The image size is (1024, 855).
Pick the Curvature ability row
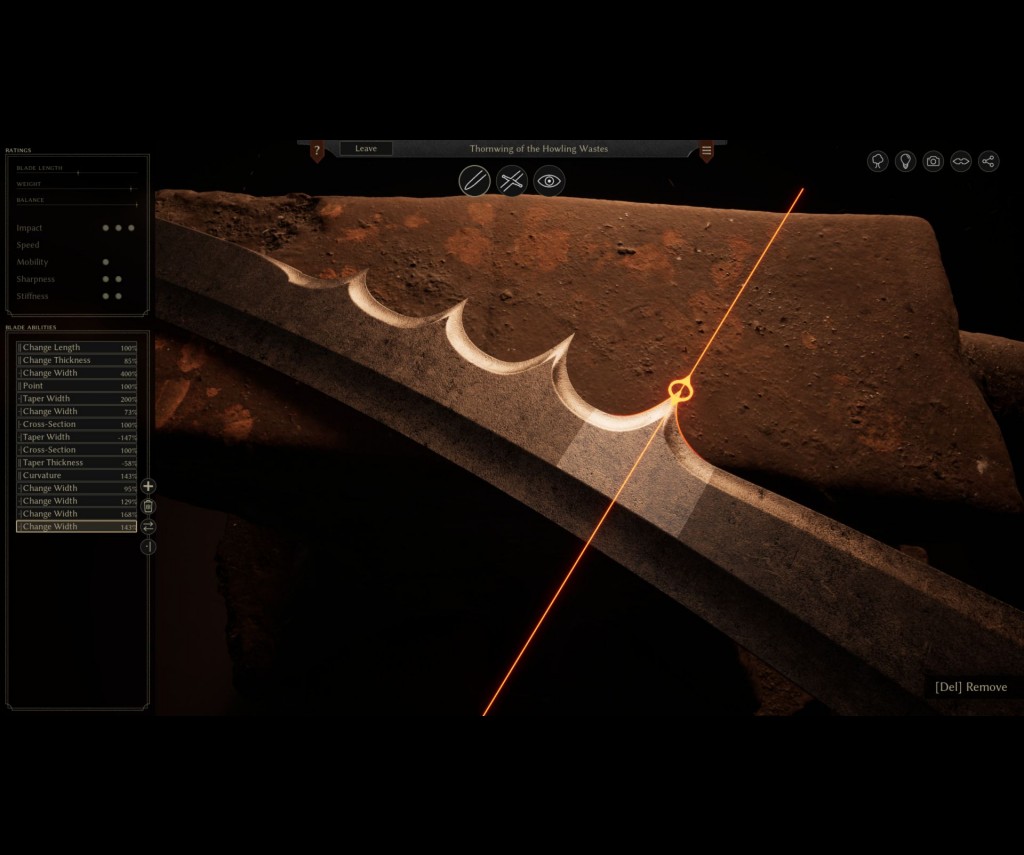click(x=76, y=476)
